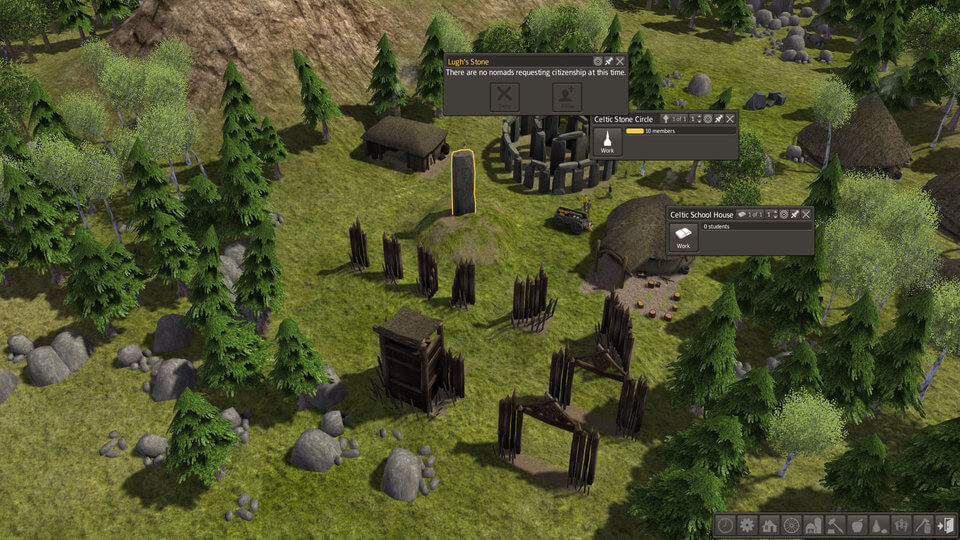Pin the Celtic Stone Circle window
The height and width of the screenshot is (540, 960).
[719, 119]
